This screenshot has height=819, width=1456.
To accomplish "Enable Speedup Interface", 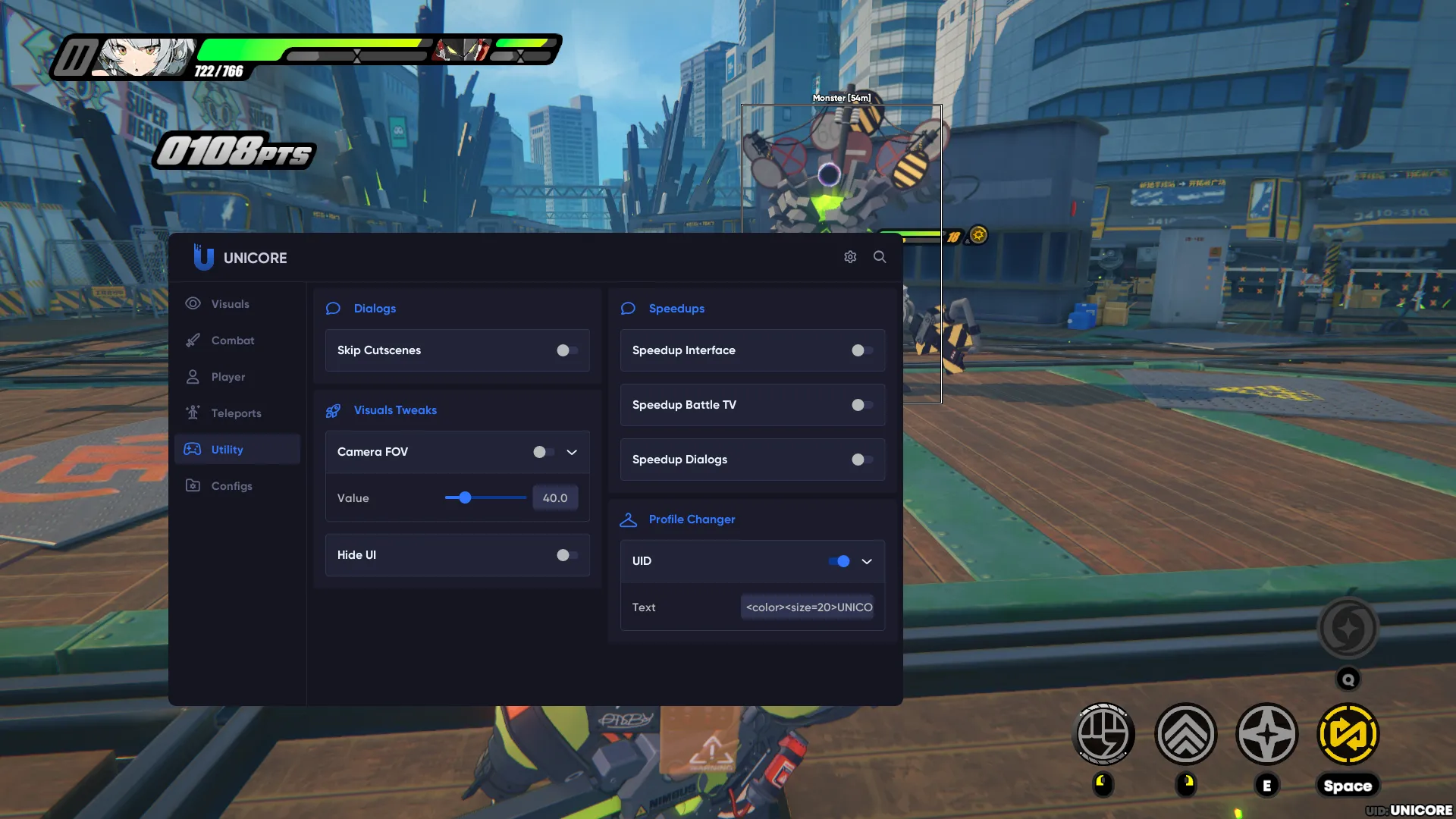I will point(861,350).
